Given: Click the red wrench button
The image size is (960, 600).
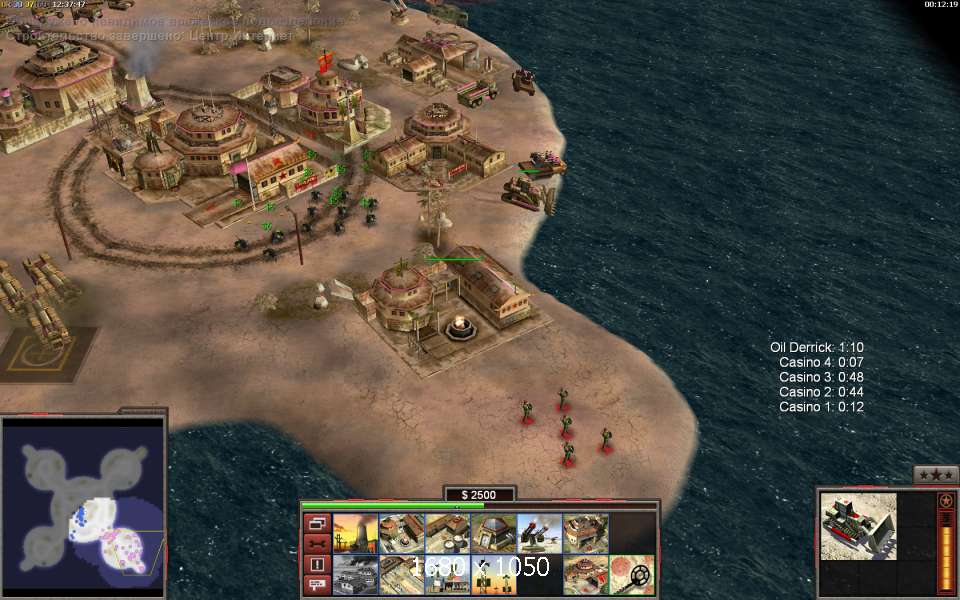Looking at the screenshot, I should coord(316,544).
